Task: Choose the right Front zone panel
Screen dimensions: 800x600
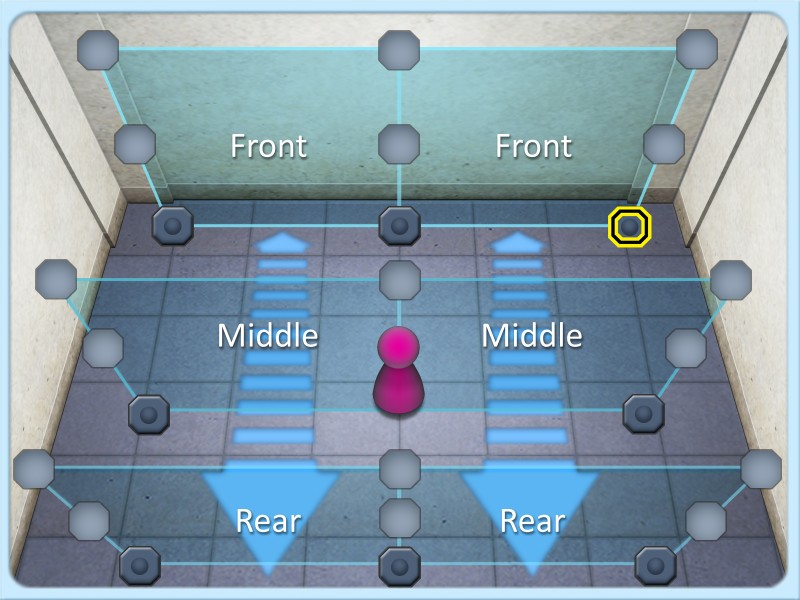Action: pos(533,146)
